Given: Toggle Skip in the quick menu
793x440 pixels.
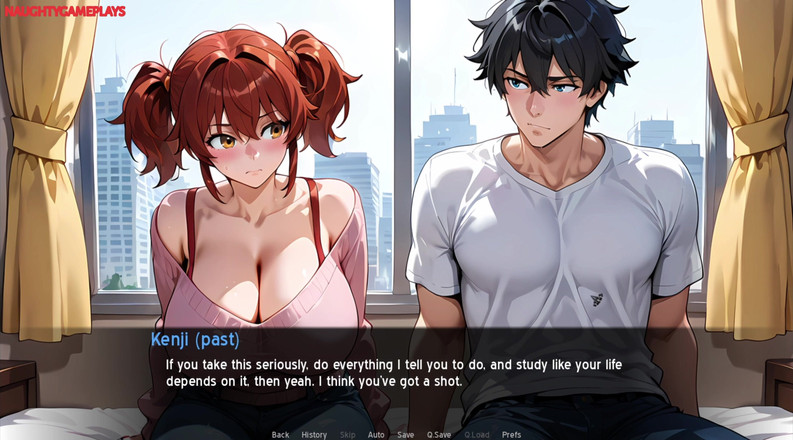Looking at the screenshot, I should (x=347, y=435).
